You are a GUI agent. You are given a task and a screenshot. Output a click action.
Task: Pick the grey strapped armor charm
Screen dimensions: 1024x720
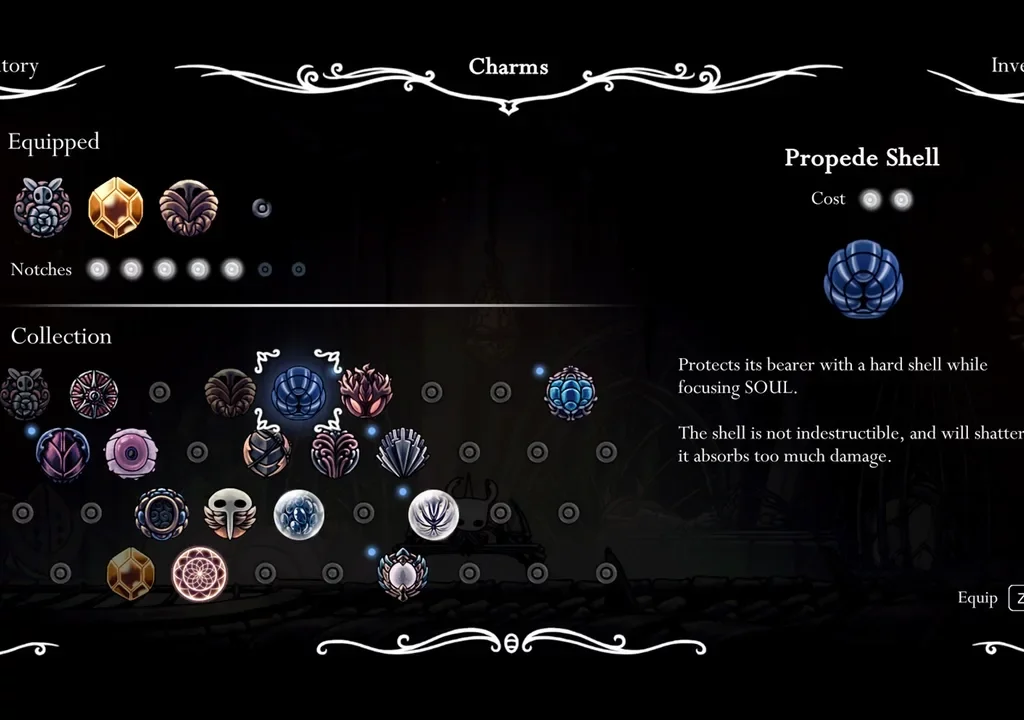267,453
